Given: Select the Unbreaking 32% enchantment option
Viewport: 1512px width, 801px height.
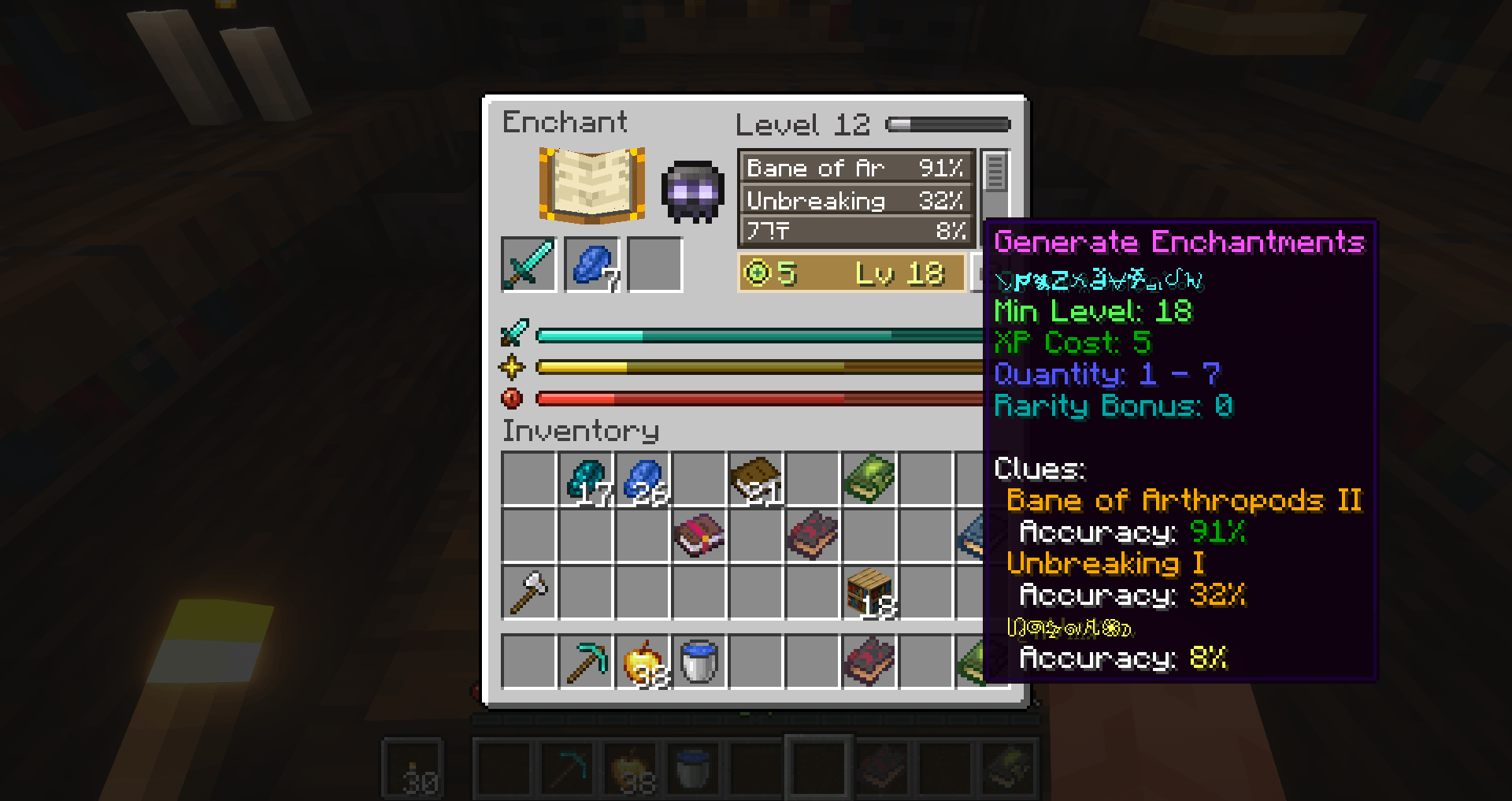Looking at the screenshot, I should click(x=854, y=200).
